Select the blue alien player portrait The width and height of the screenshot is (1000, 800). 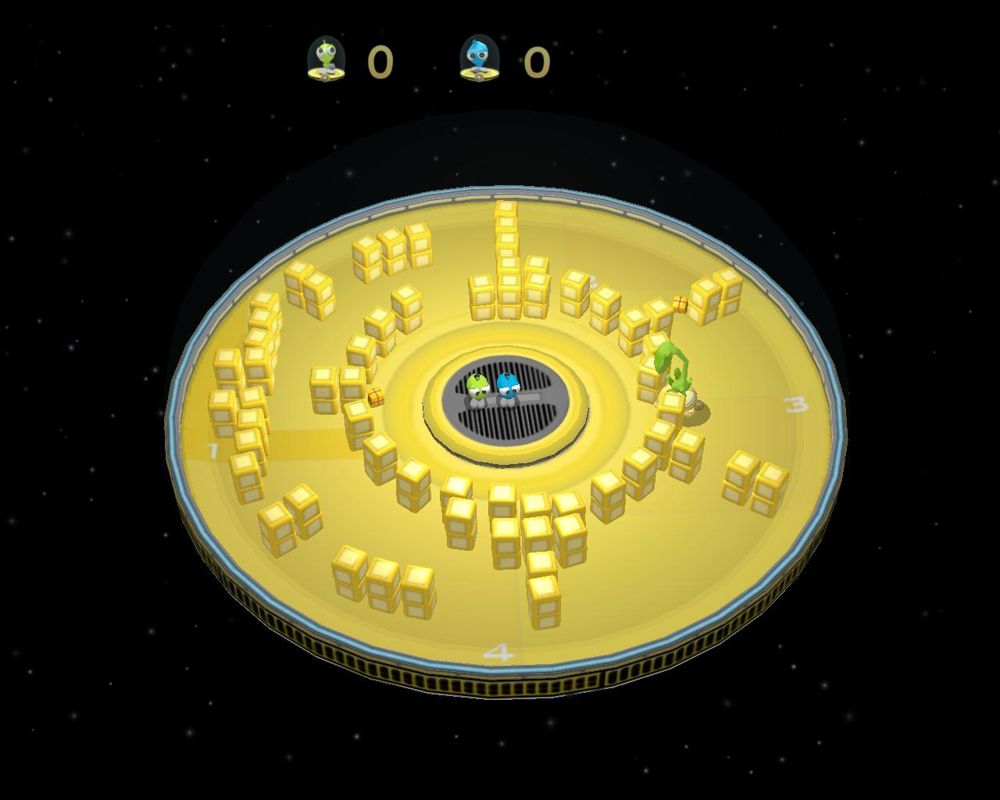point(478,59)
